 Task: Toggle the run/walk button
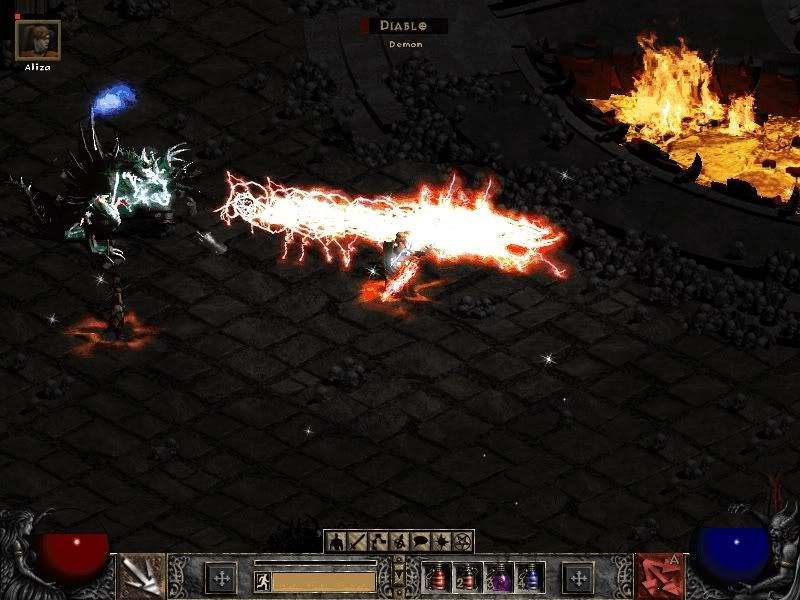click(x=263, y=580)
